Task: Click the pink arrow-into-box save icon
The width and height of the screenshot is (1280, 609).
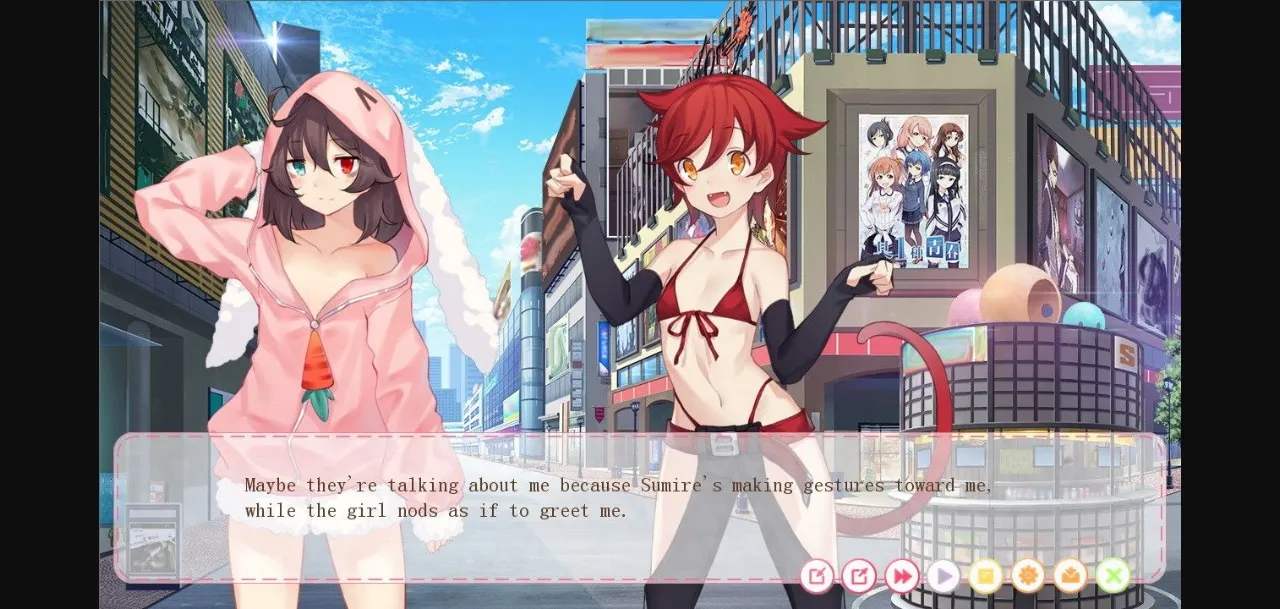Action: (x=817, y=575)
